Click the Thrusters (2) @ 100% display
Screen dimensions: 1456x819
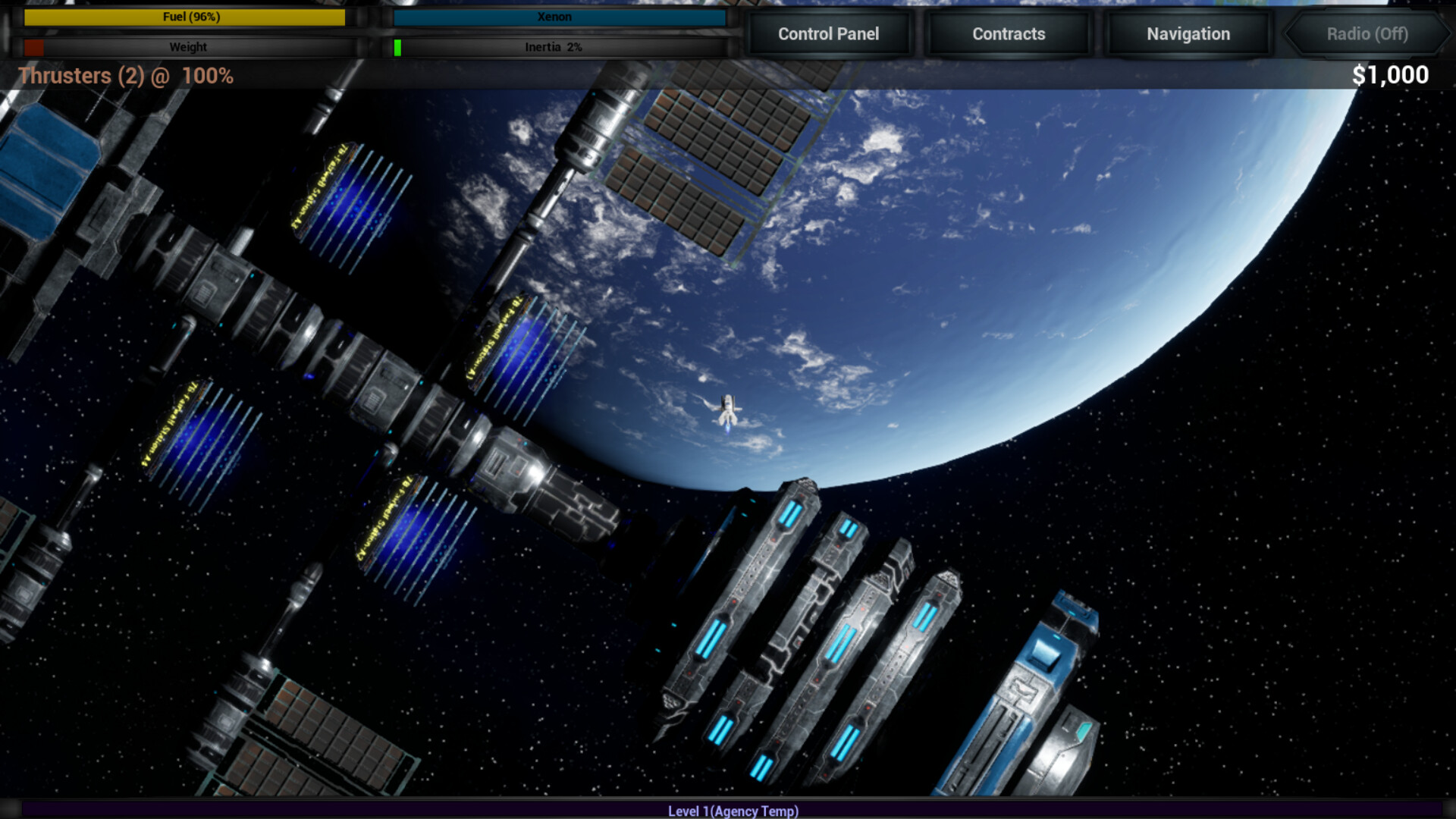[126, 76]
